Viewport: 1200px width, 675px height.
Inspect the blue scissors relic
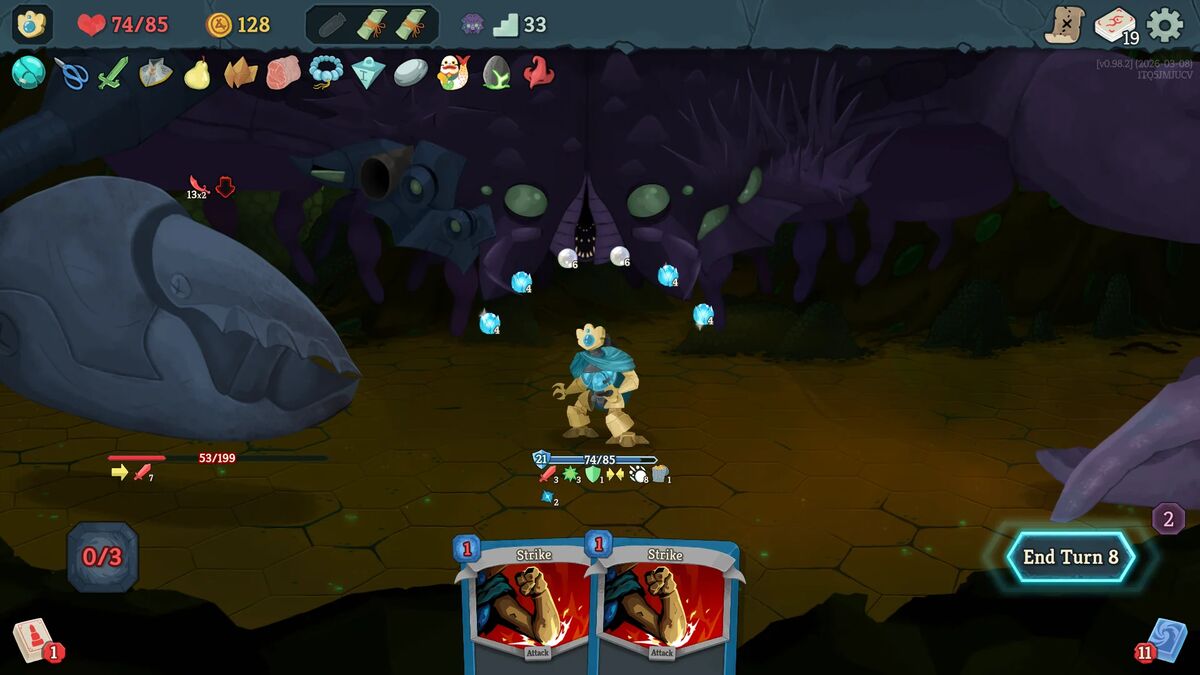[71, 73]
